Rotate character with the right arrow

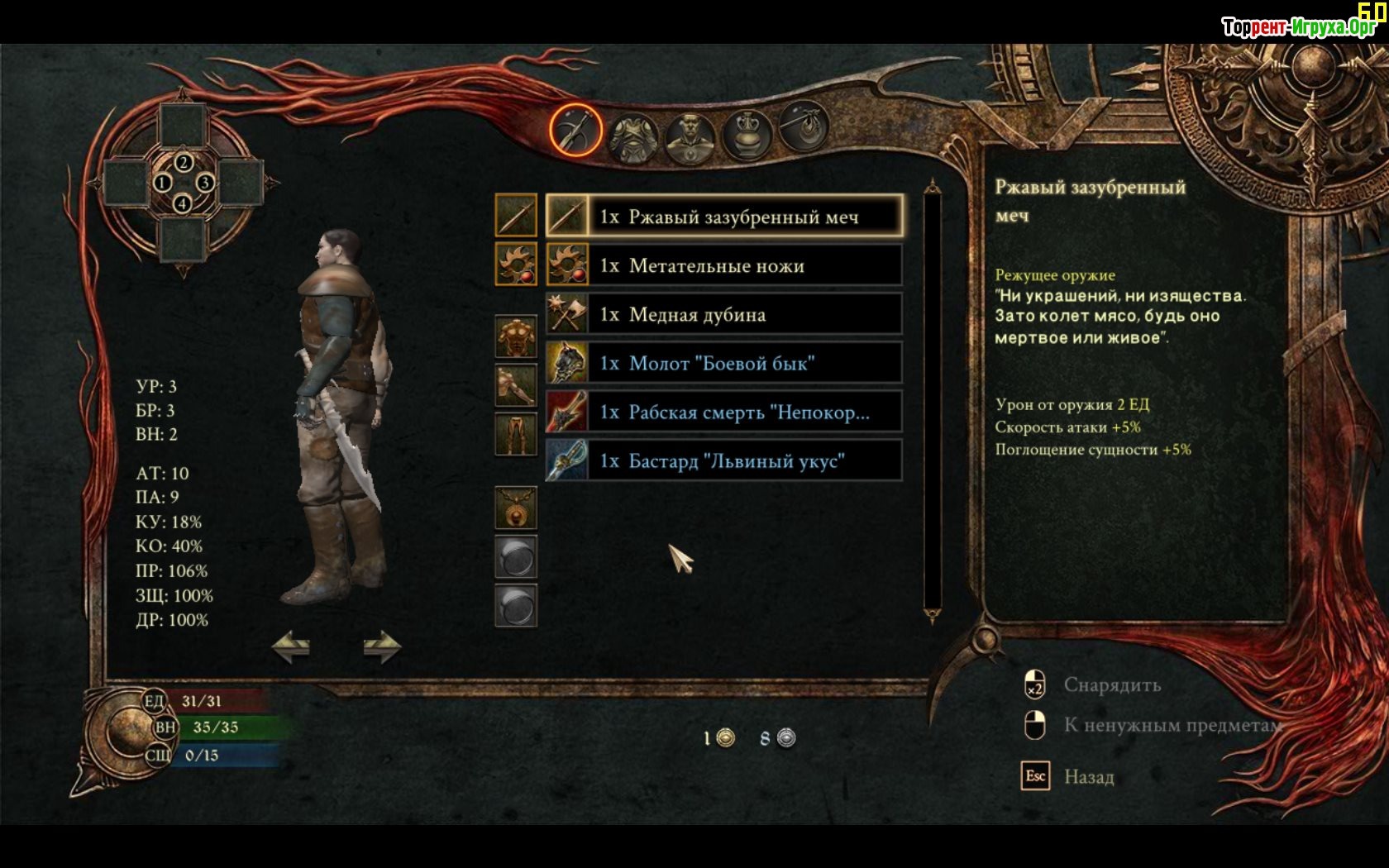tap(382, 646)
